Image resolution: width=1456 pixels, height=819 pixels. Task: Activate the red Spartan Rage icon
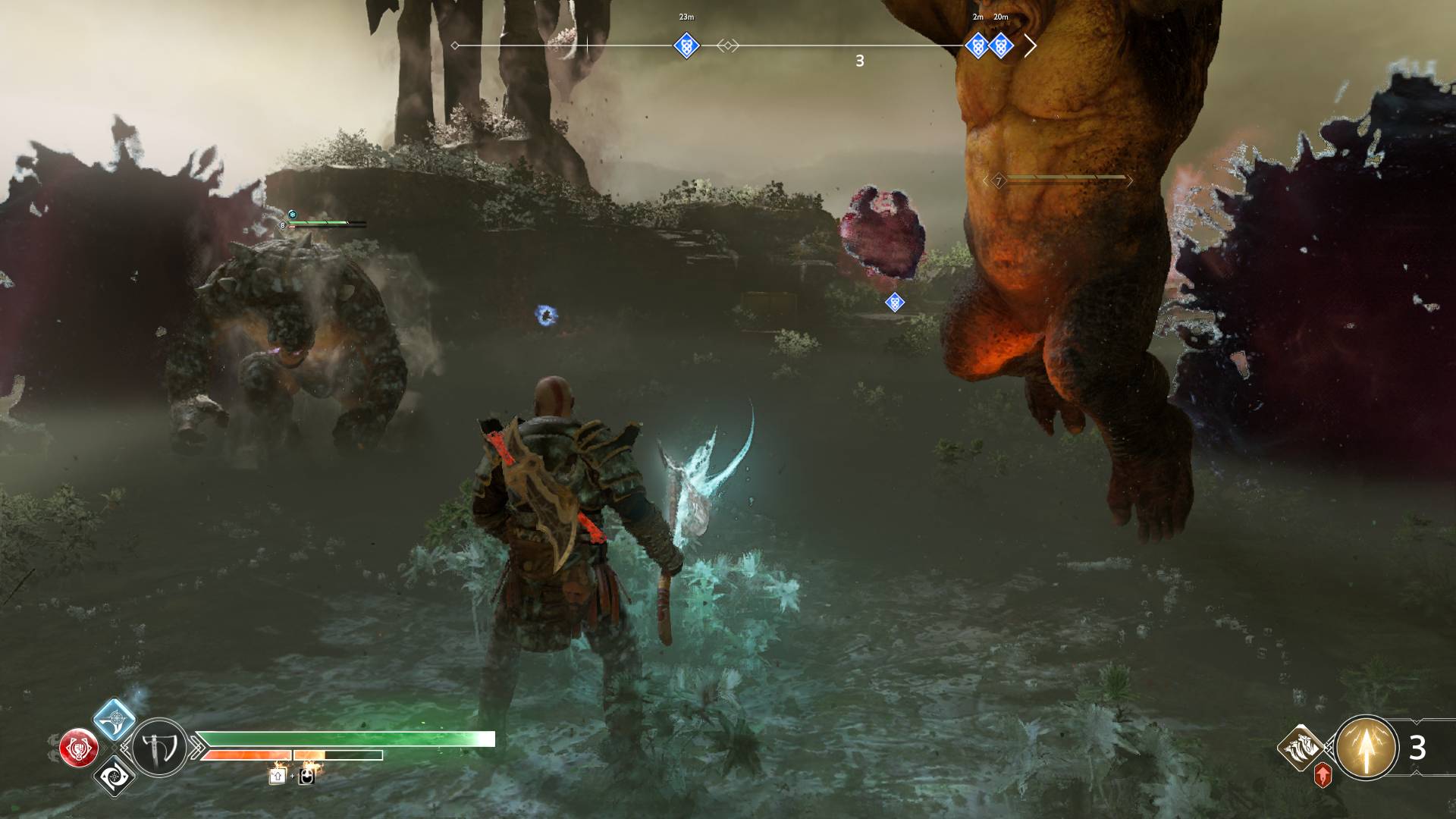[79, 748]
